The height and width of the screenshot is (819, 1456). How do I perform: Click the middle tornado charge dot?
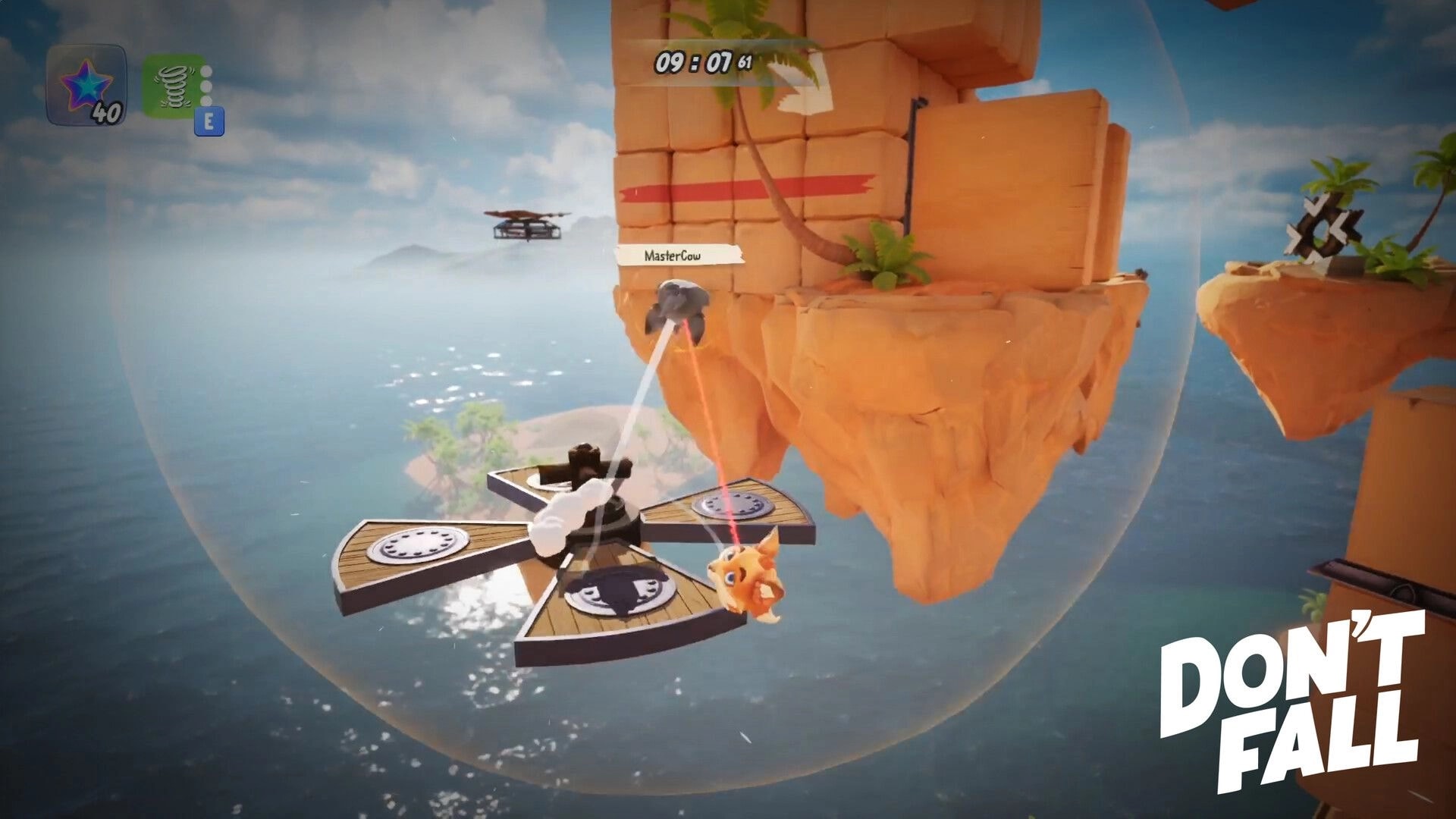tap(206, 86)
